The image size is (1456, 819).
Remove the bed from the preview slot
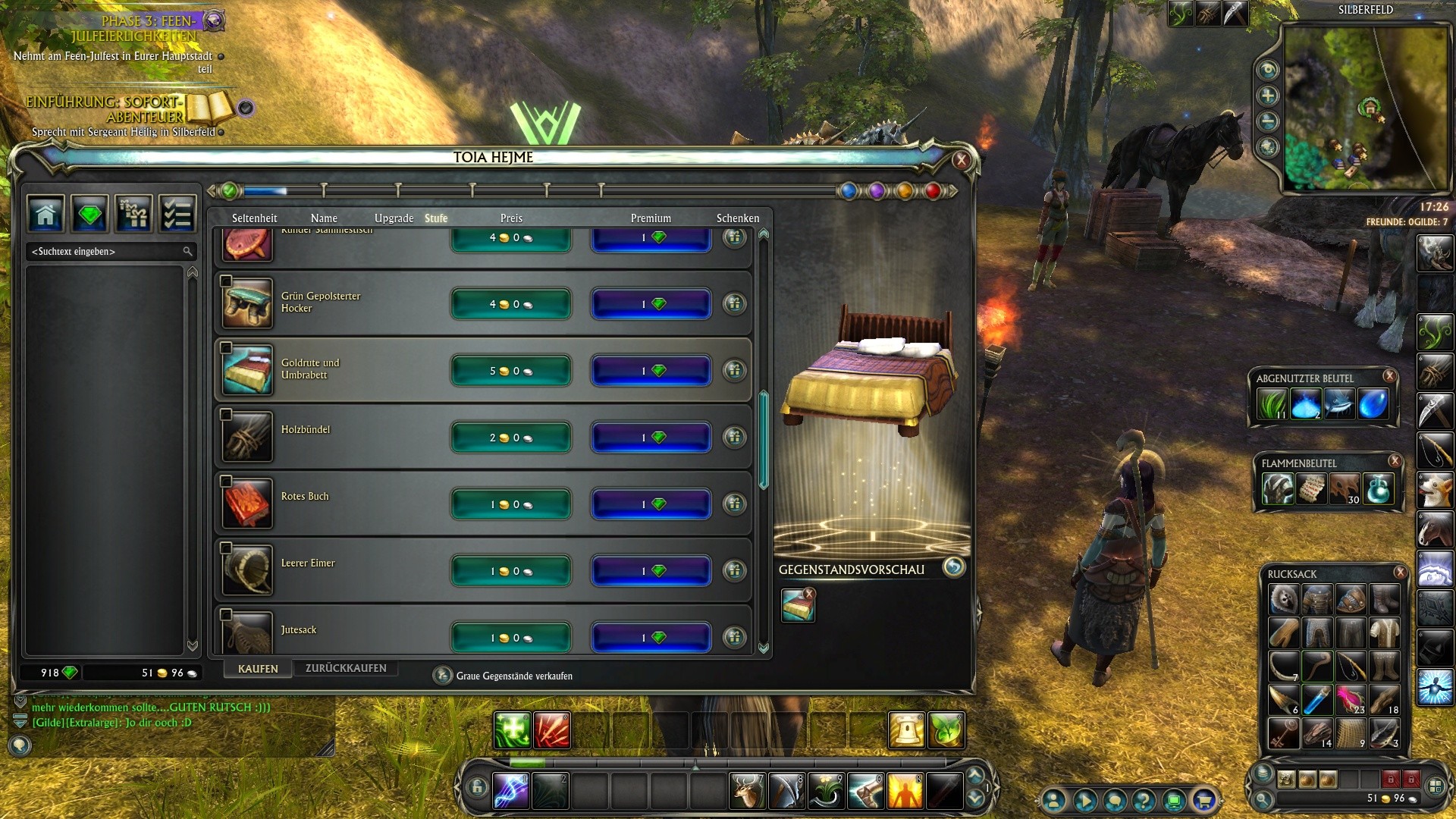tap(809, 594)
